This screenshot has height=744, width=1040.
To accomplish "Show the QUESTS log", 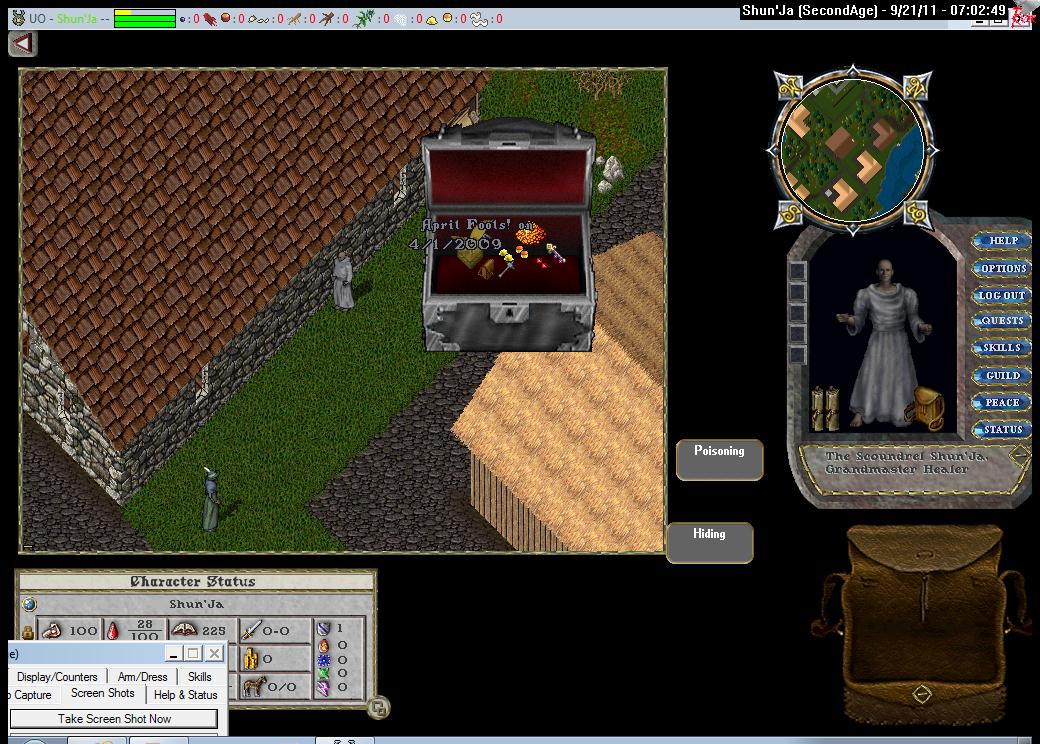I will tap(1002, 321).
